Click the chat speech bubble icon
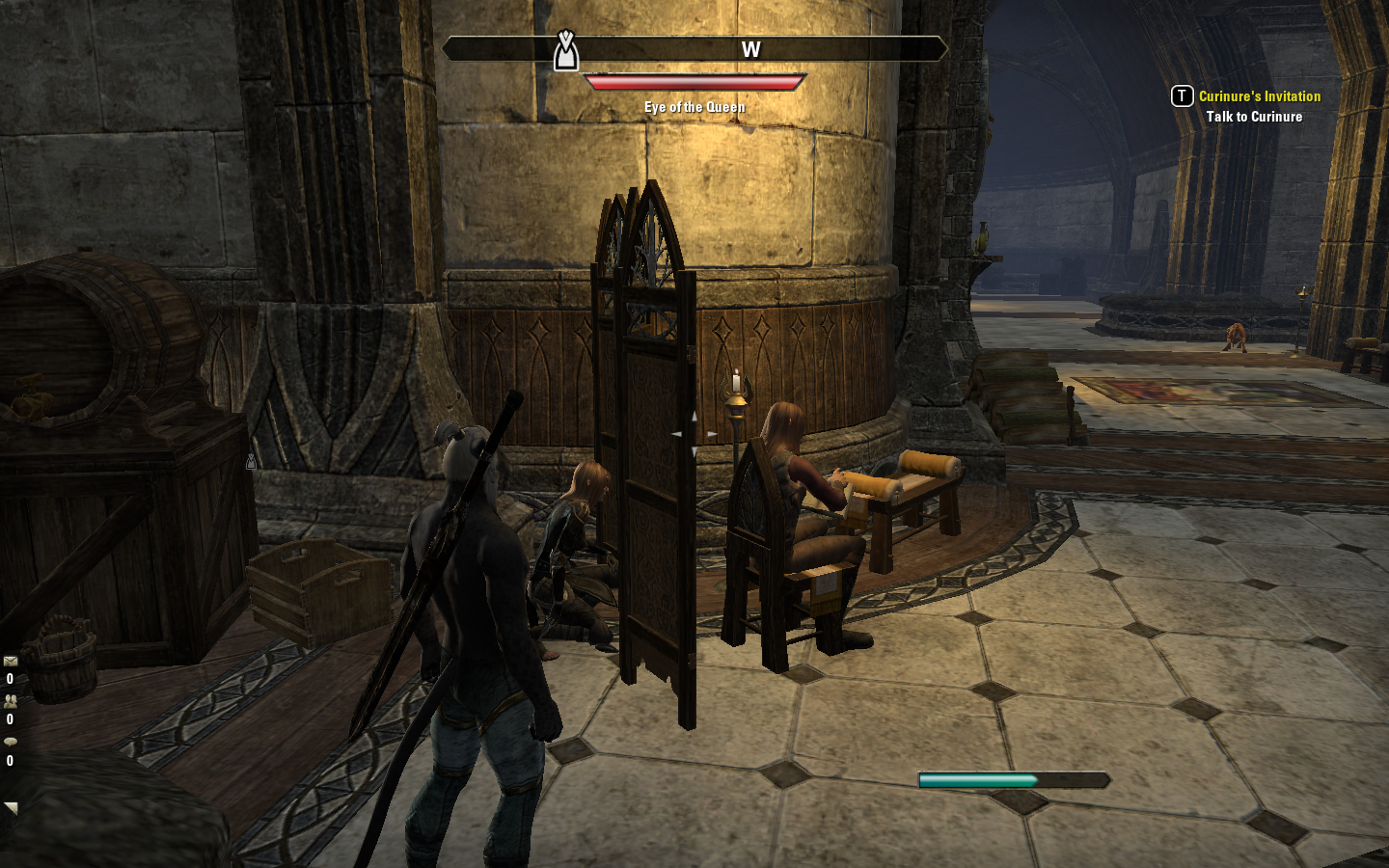1389x868 pixels. tap(11, 742)
